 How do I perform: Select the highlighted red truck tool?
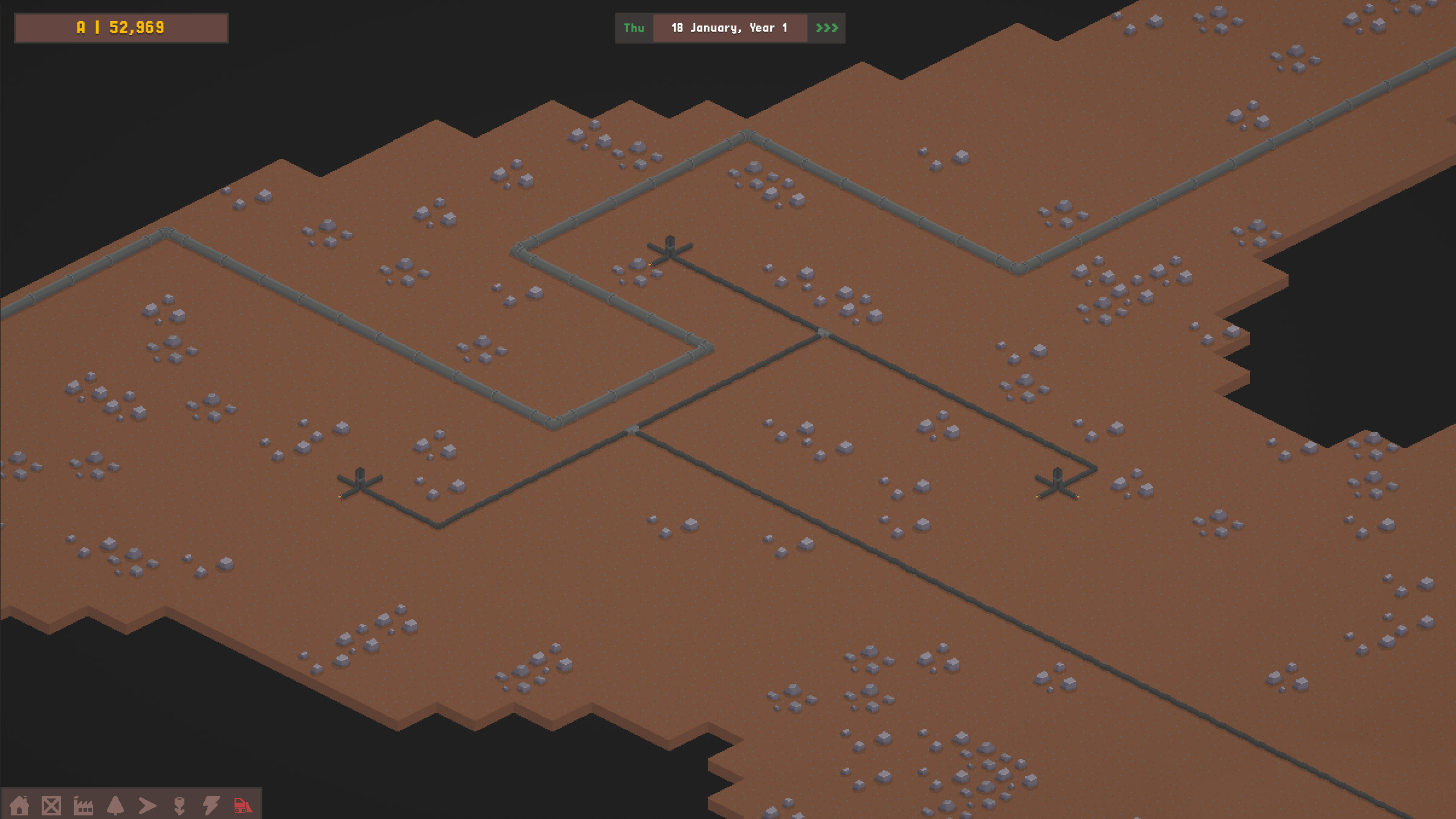[241, 805]
